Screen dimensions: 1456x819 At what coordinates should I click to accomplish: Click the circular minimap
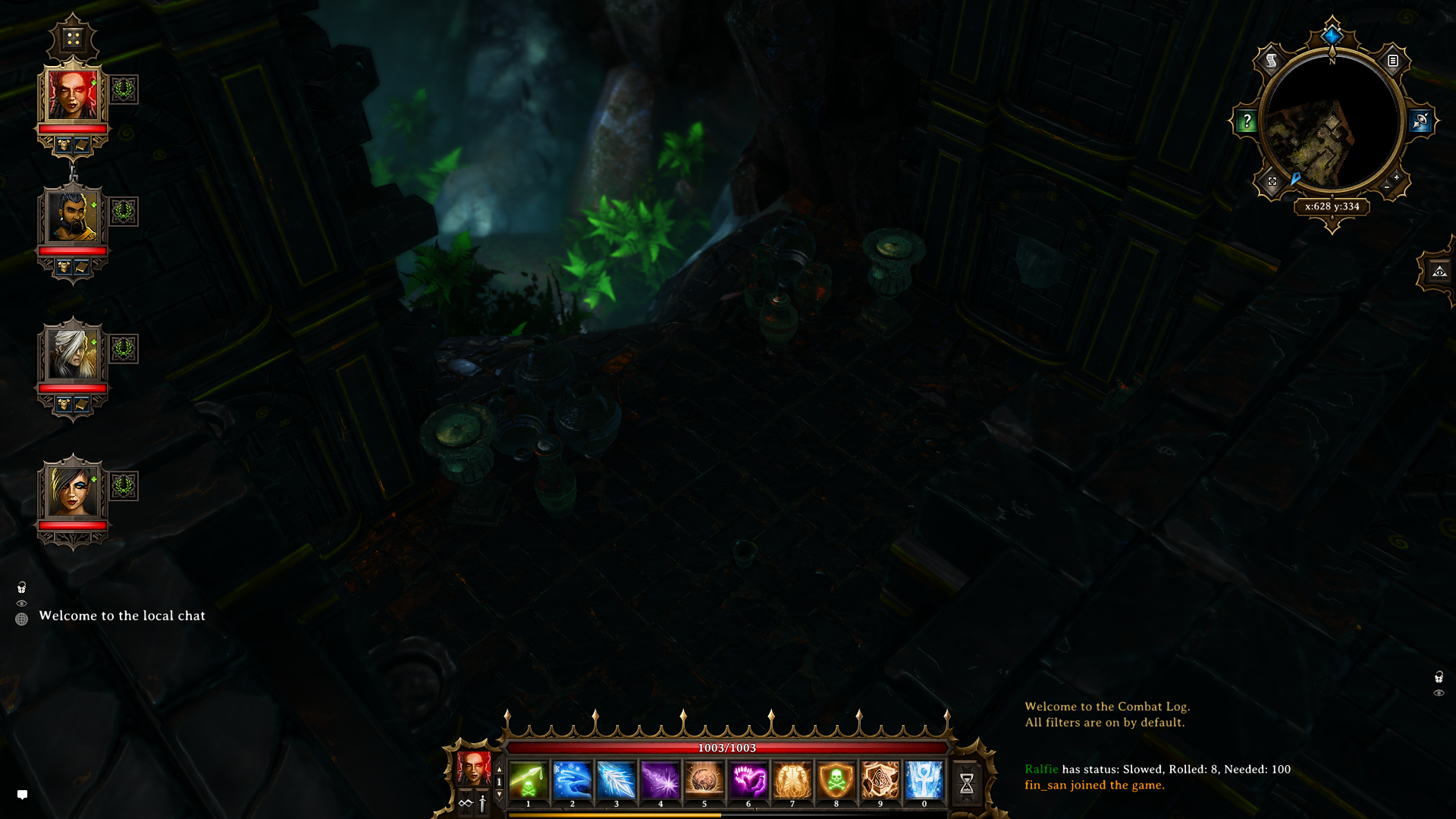(x=1332, y=125)
